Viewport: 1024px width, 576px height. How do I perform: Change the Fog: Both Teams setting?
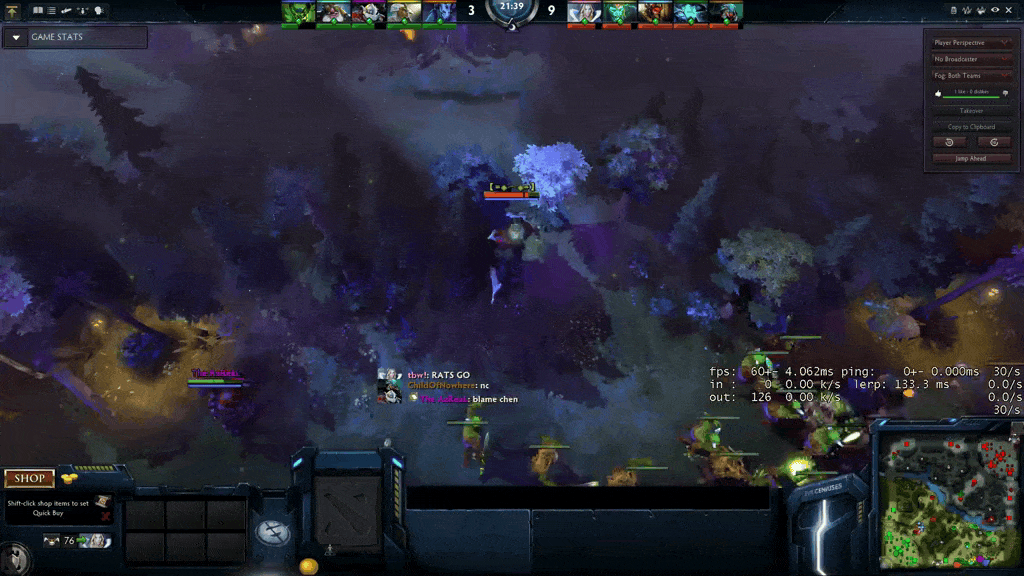point(971,75)
